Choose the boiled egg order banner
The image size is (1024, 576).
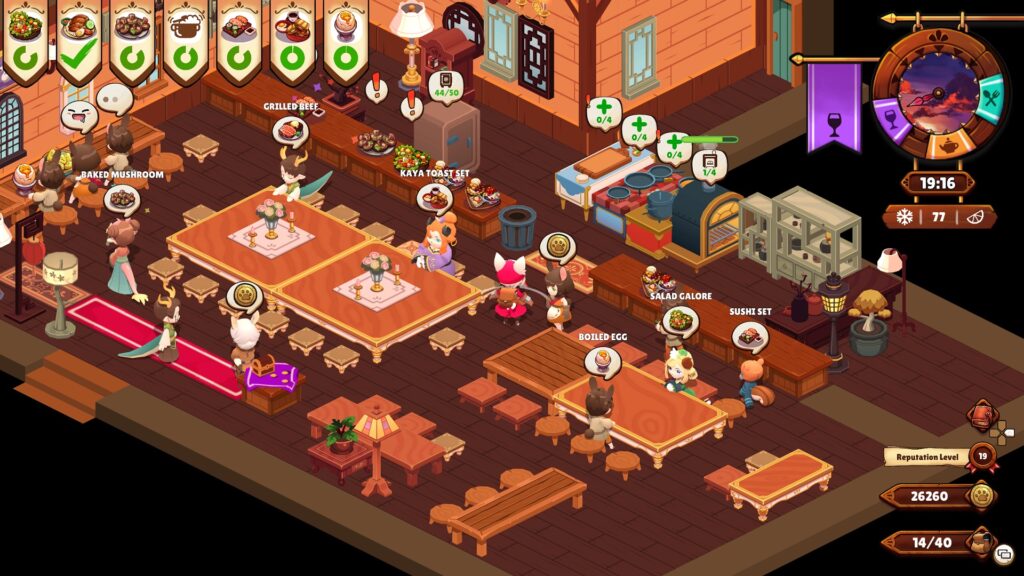(x=346, y=40)
